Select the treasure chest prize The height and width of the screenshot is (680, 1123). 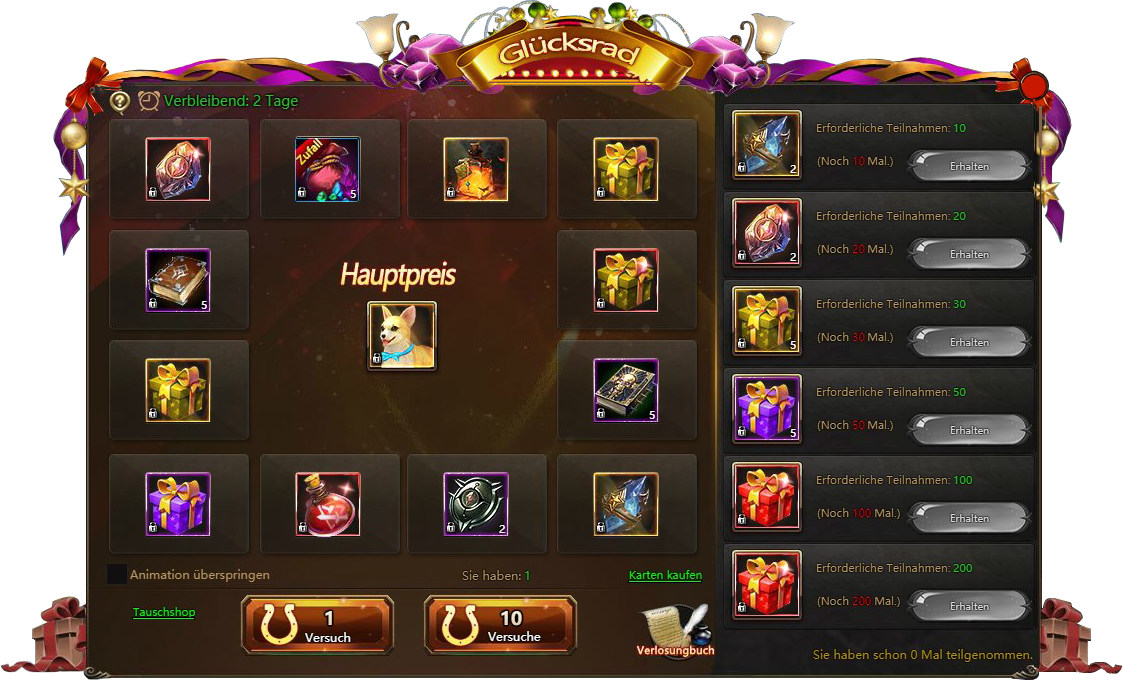pos(476,169)
